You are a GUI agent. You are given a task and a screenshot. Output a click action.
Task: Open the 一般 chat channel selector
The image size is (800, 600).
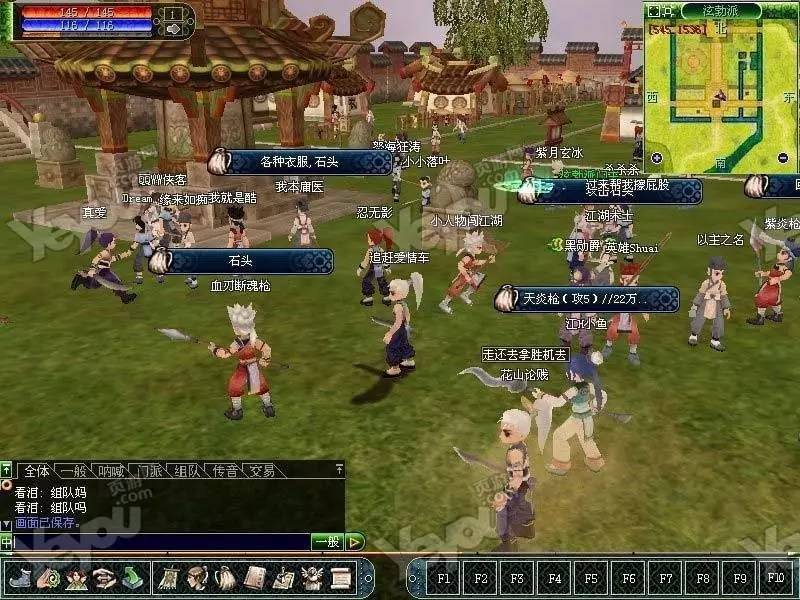click(327, 542)
